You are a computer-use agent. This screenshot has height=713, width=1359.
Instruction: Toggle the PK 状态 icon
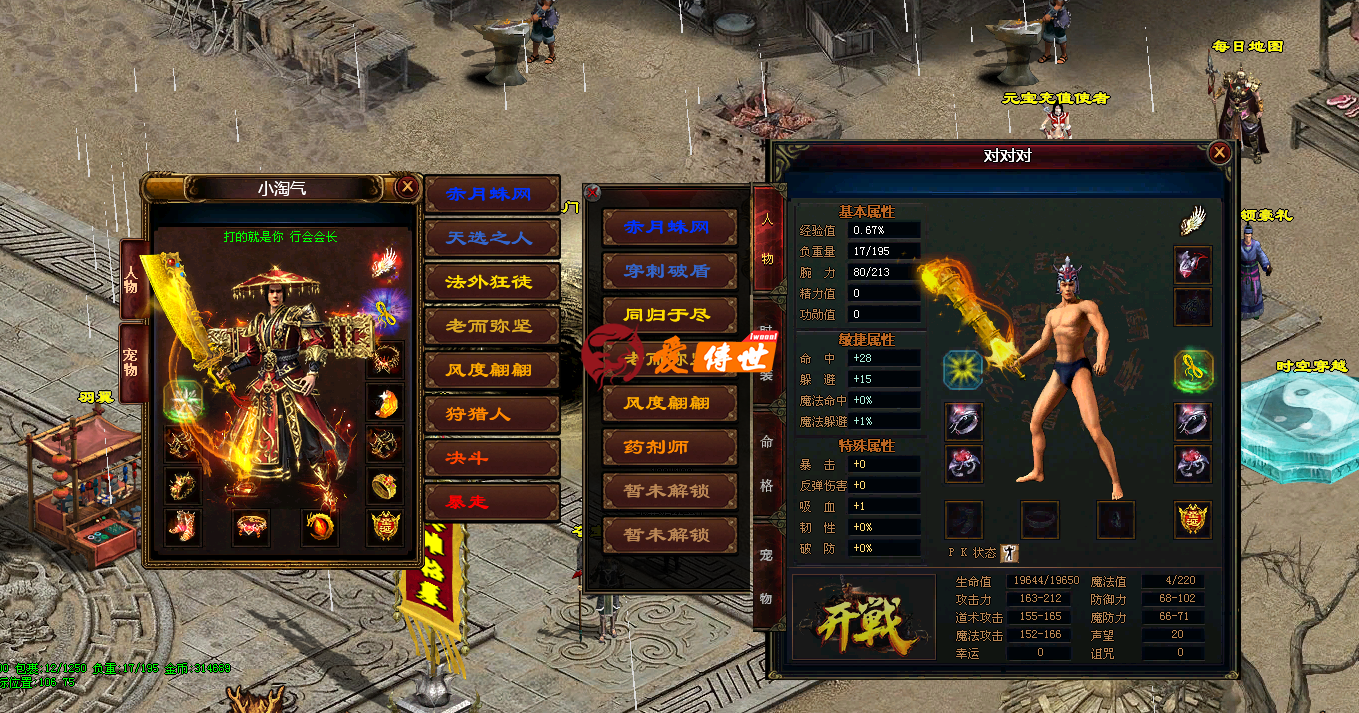pos(1009,553)
